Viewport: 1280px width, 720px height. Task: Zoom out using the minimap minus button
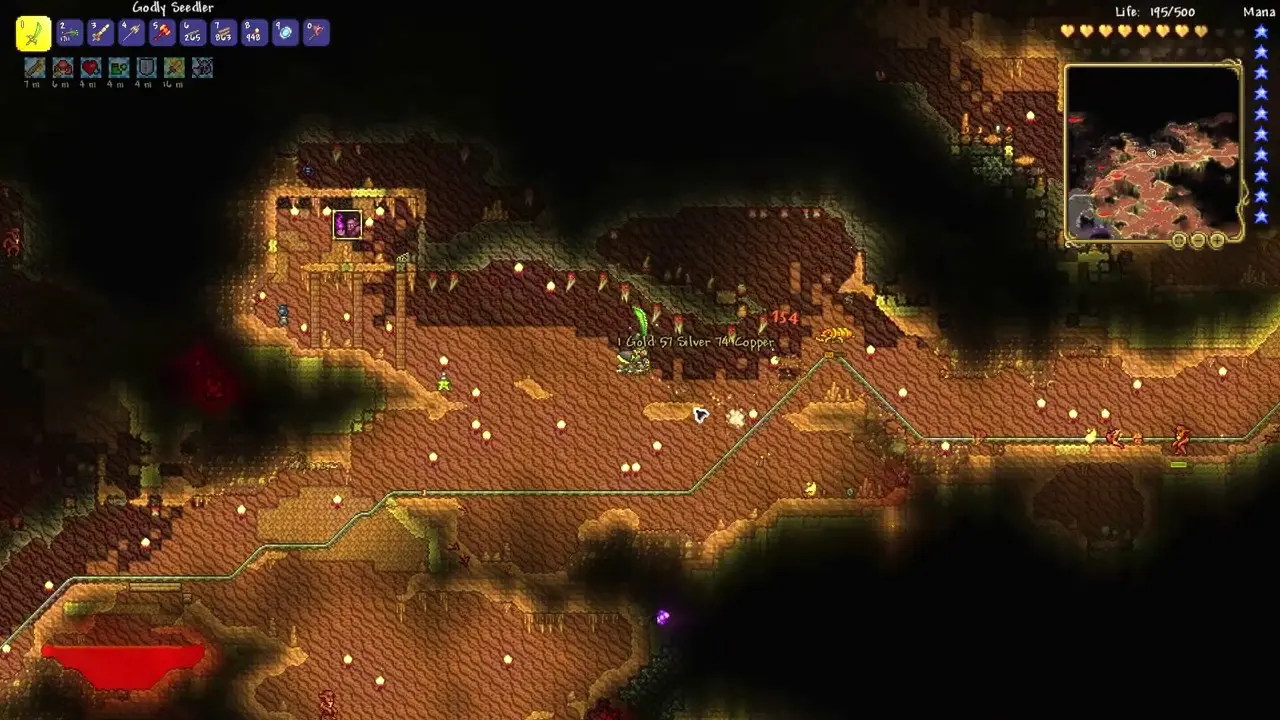tap(1198, 240)
